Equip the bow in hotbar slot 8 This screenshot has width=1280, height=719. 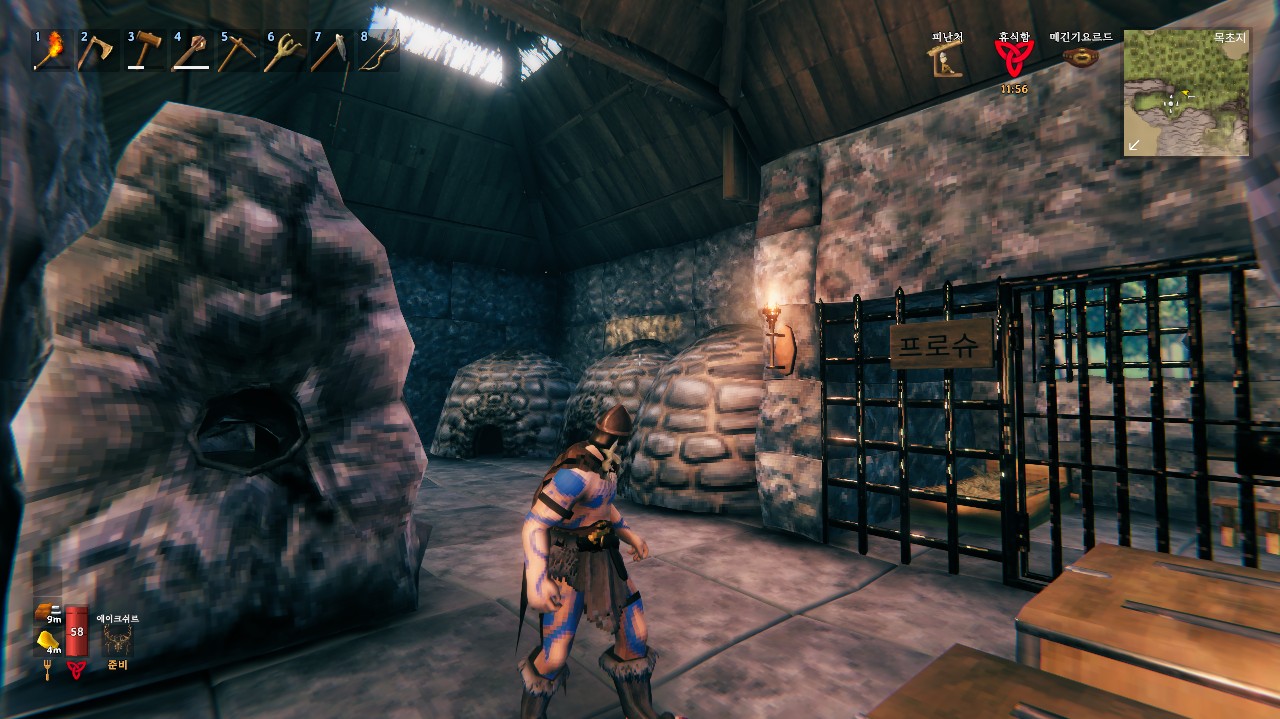(376, 50)
